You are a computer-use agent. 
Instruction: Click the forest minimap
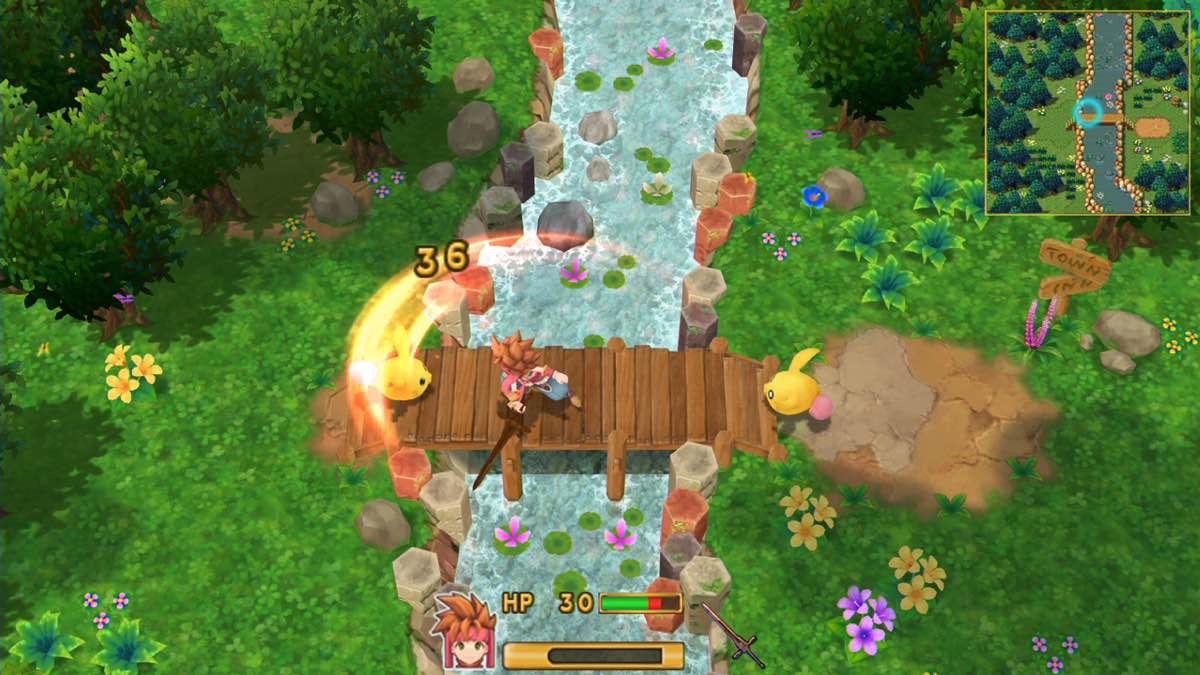1087,112
